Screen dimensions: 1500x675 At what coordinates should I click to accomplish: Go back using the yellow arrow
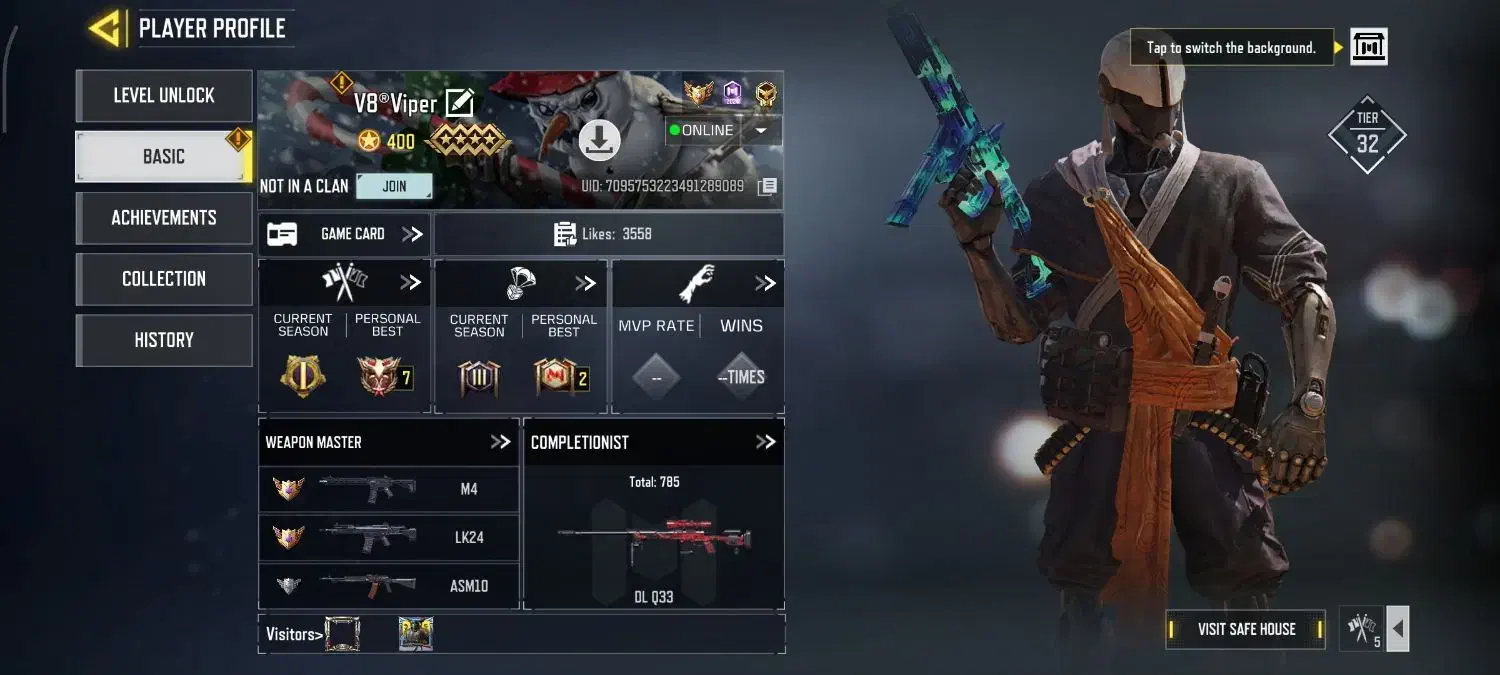point(105,28)
